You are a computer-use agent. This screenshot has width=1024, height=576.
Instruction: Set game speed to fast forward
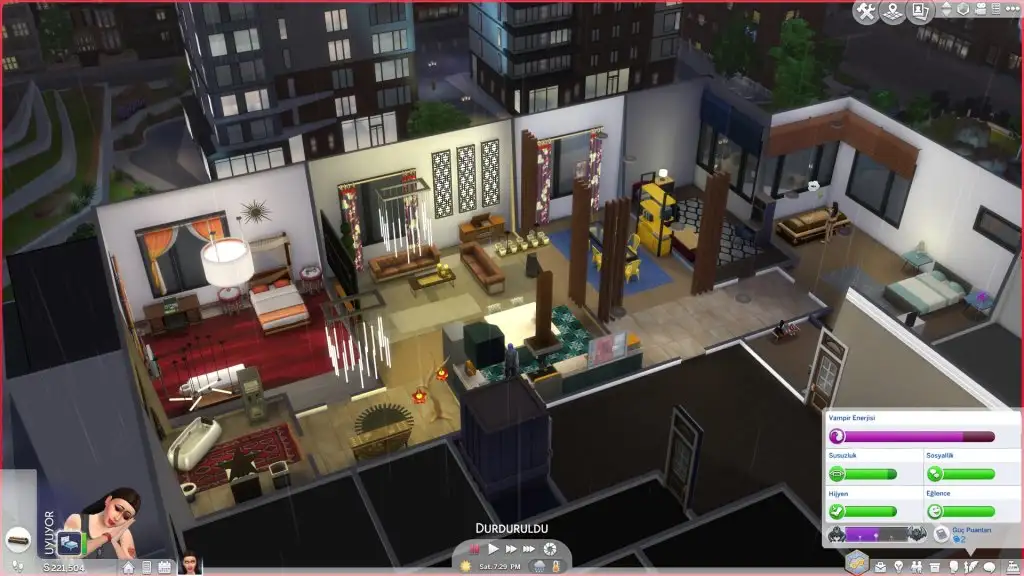click(511, 549)
